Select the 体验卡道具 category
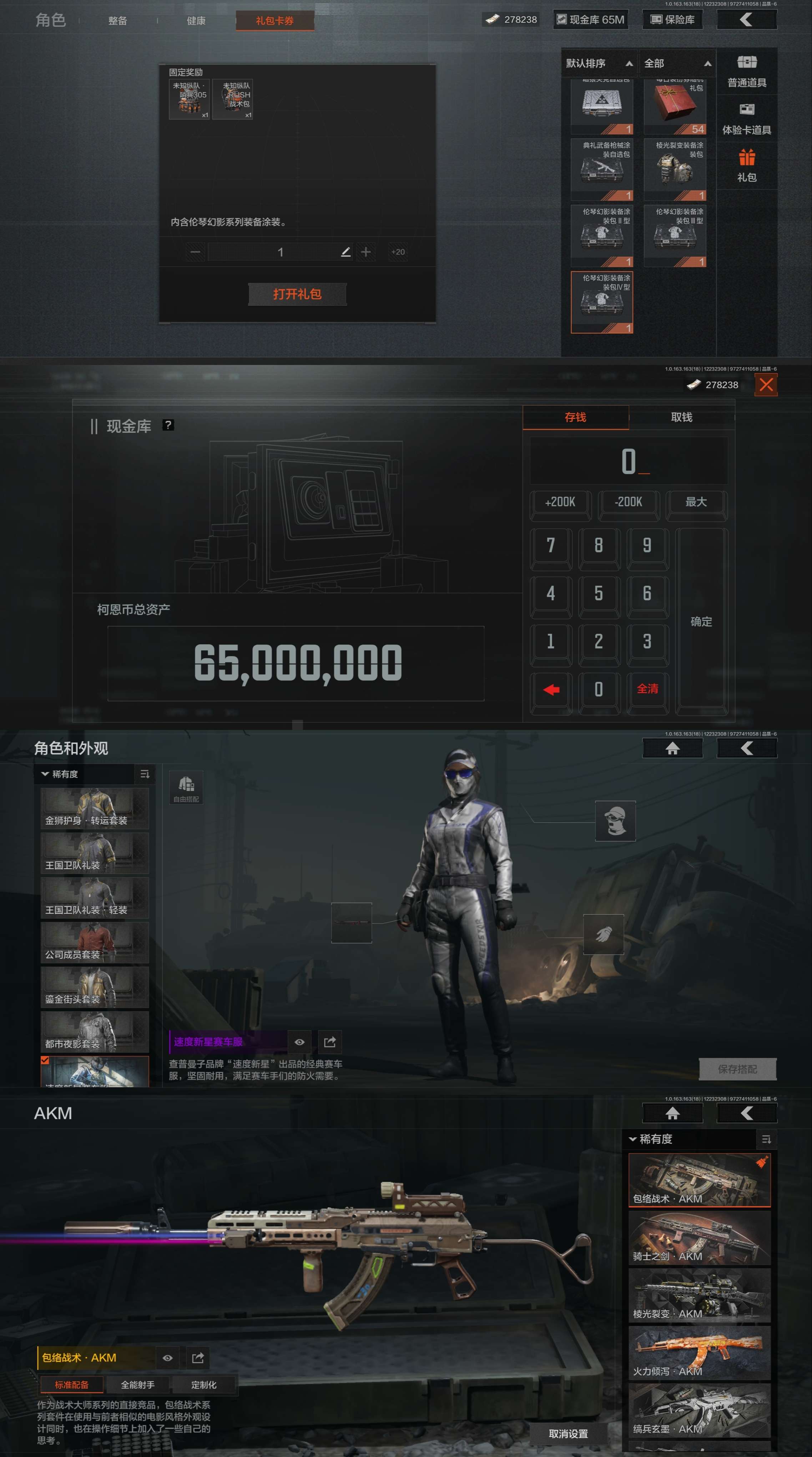The height and width of the screenshot is (1457, 812). [x=746, y=119]
